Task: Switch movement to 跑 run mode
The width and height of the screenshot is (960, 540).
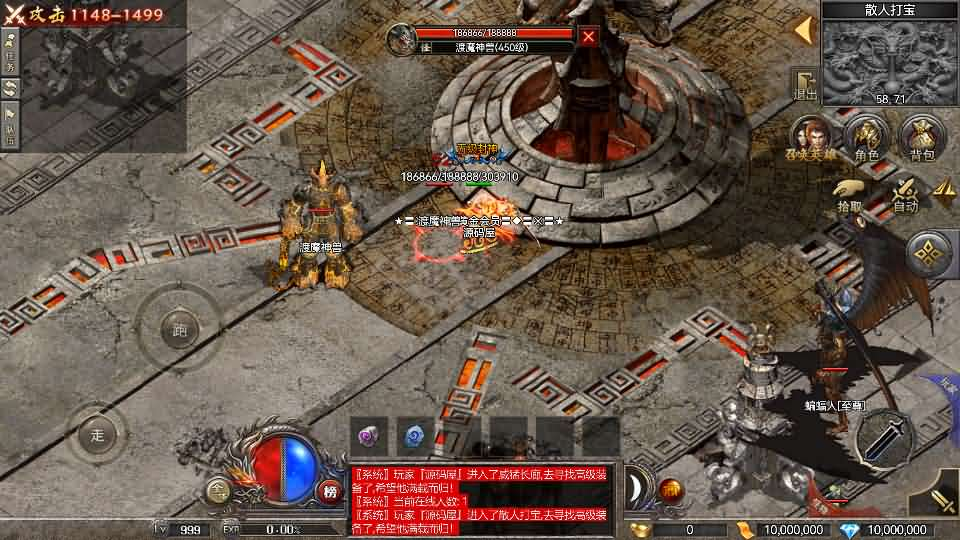Action: tap(180, 328)
